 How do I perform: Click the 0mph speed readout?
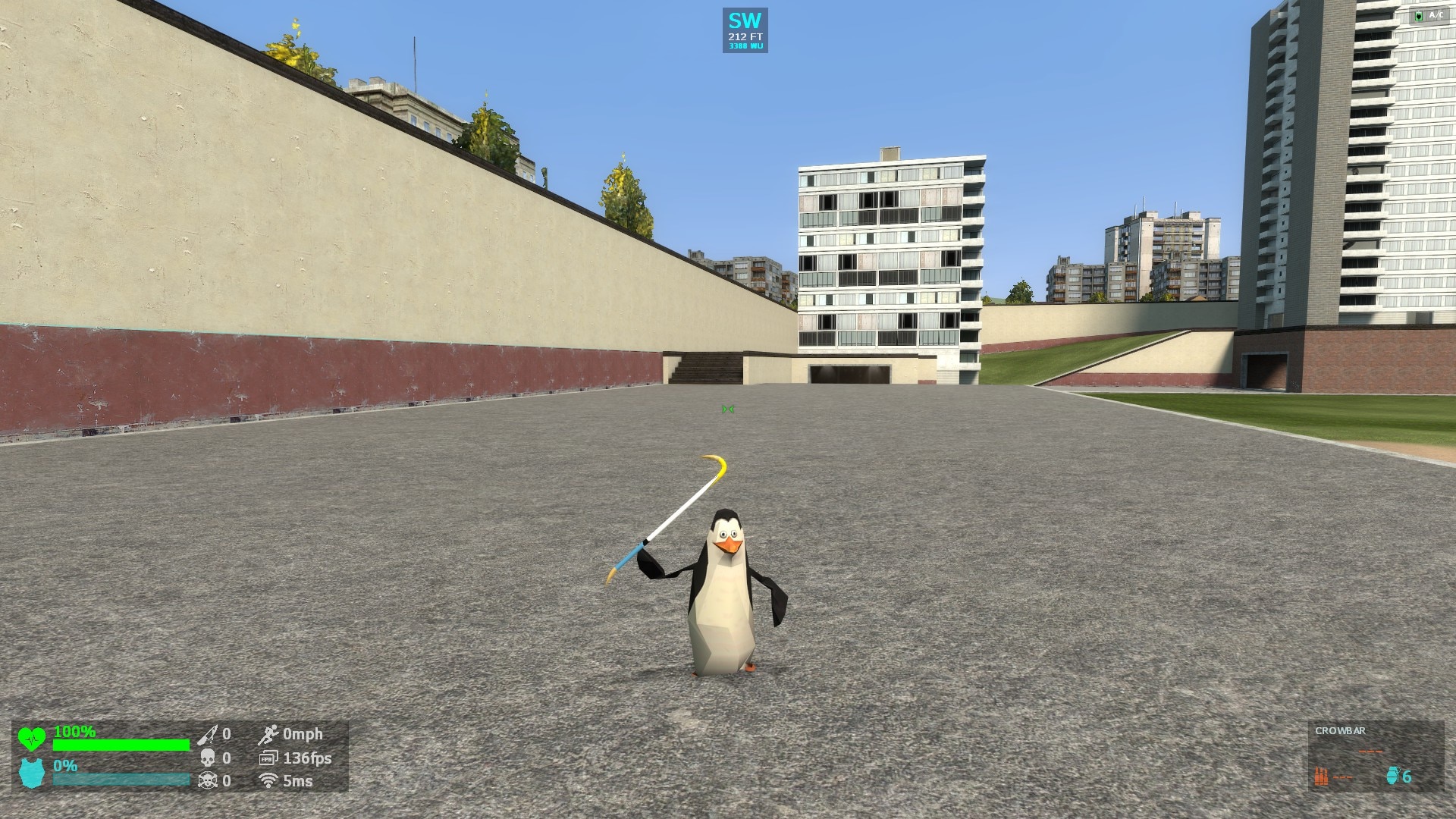tap(303, 733)
